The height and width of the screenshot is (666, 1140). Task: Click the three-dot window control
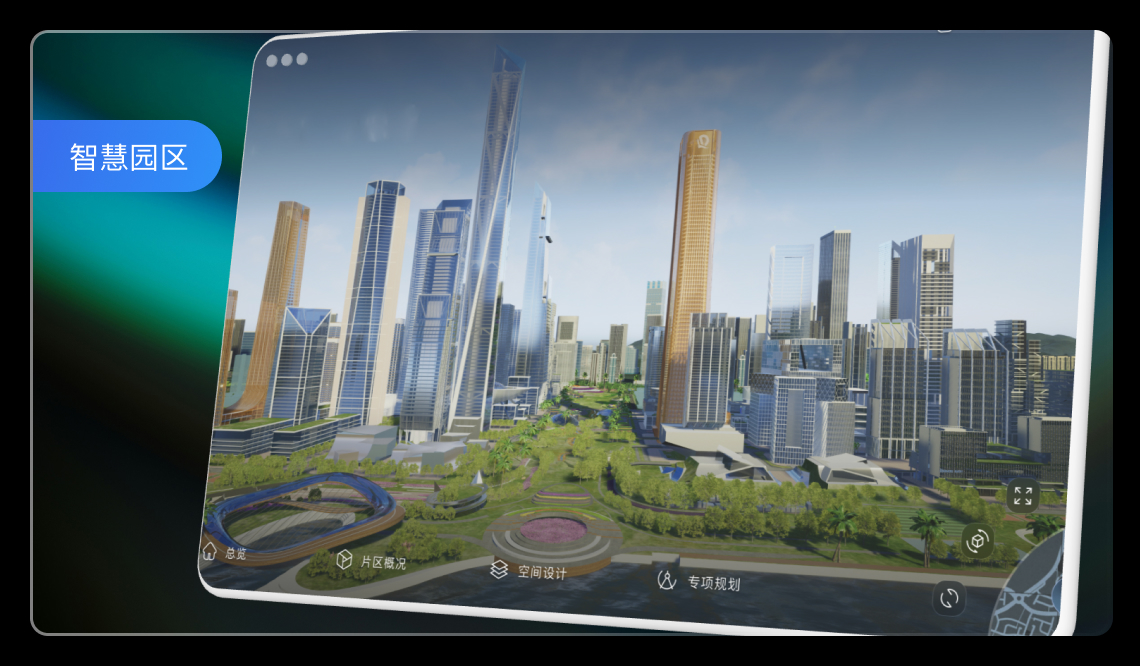[x=287, y=60]
